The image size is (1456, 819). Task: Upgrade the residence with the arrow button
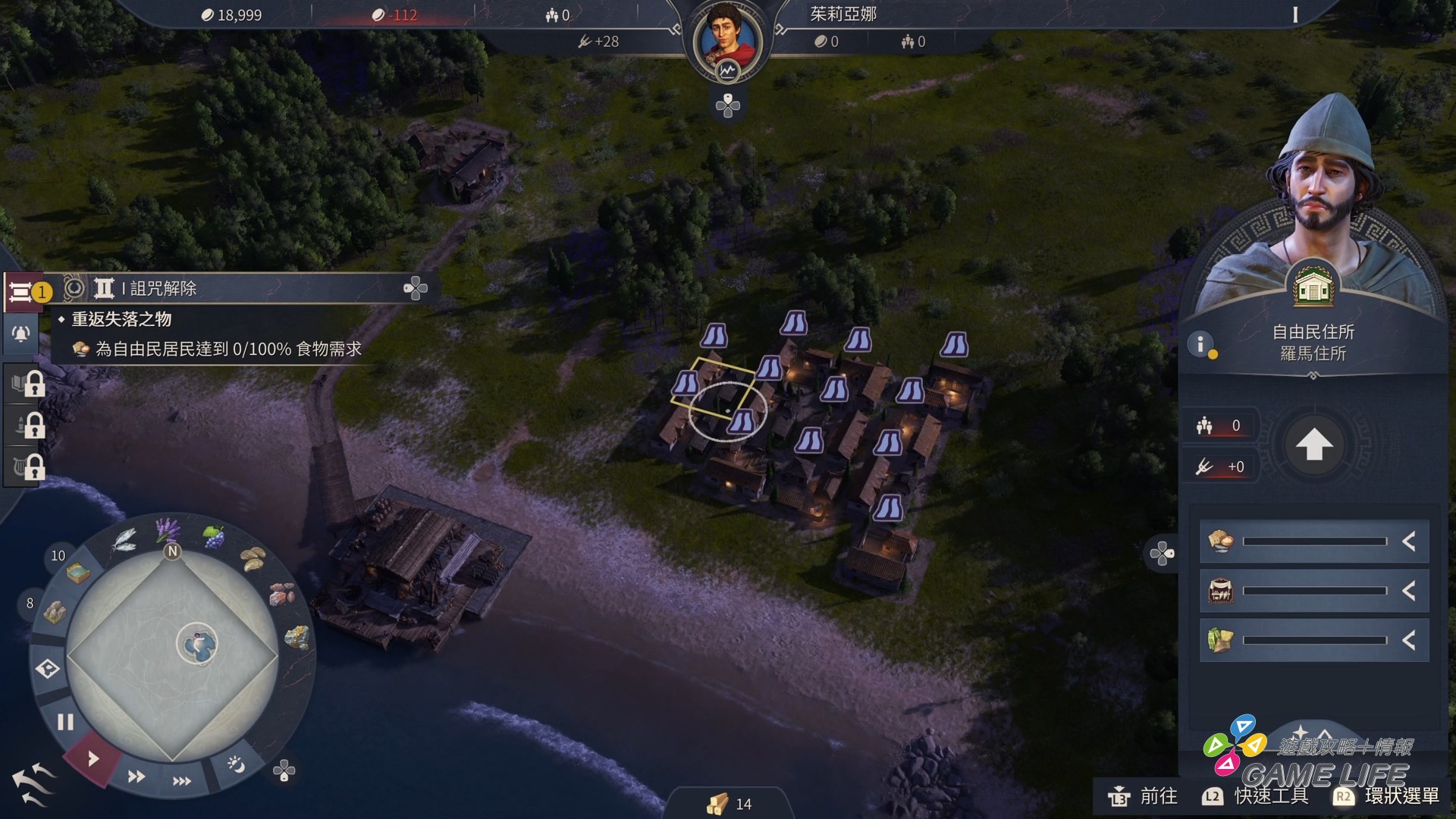click(1314, 445)
